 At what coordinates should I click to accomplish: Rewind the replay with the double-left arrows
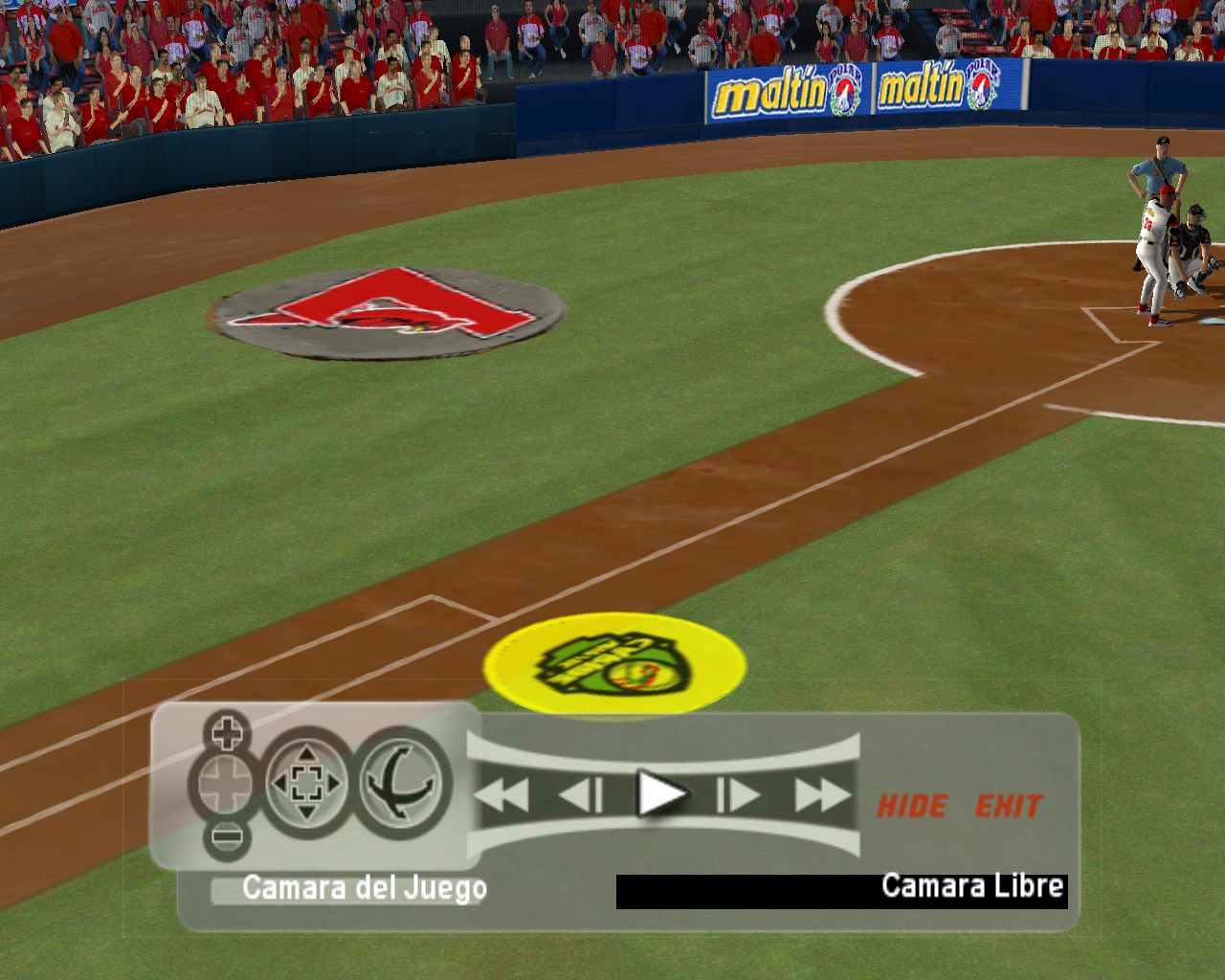[503, 795]
